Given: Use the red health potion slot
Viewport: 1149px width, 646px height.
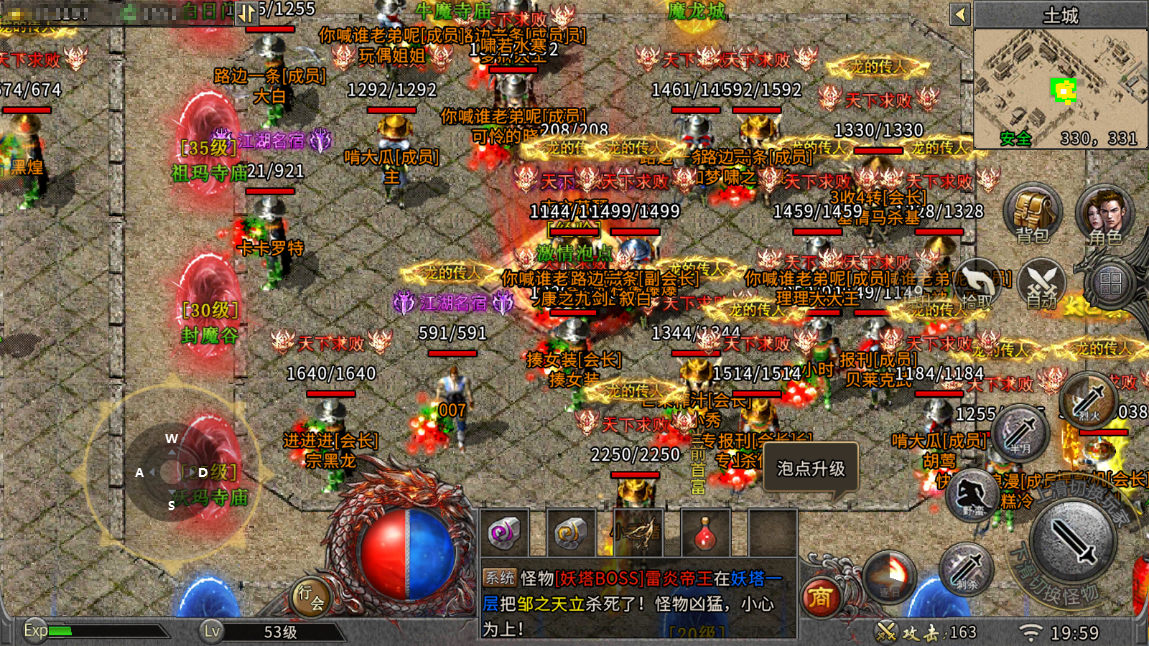Looking at the screenshot, I should coord(705,533).
